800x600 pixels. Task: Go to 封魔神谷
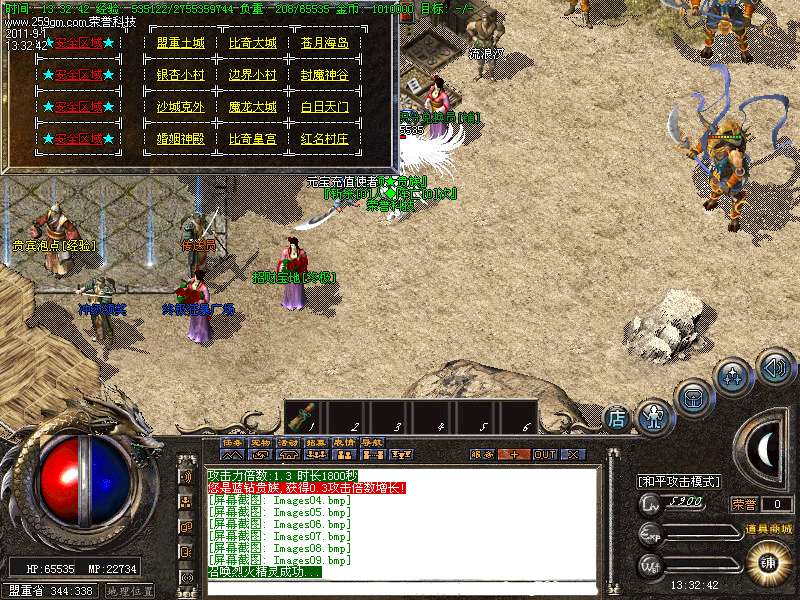pyautogui.click(x=325, y=75)
